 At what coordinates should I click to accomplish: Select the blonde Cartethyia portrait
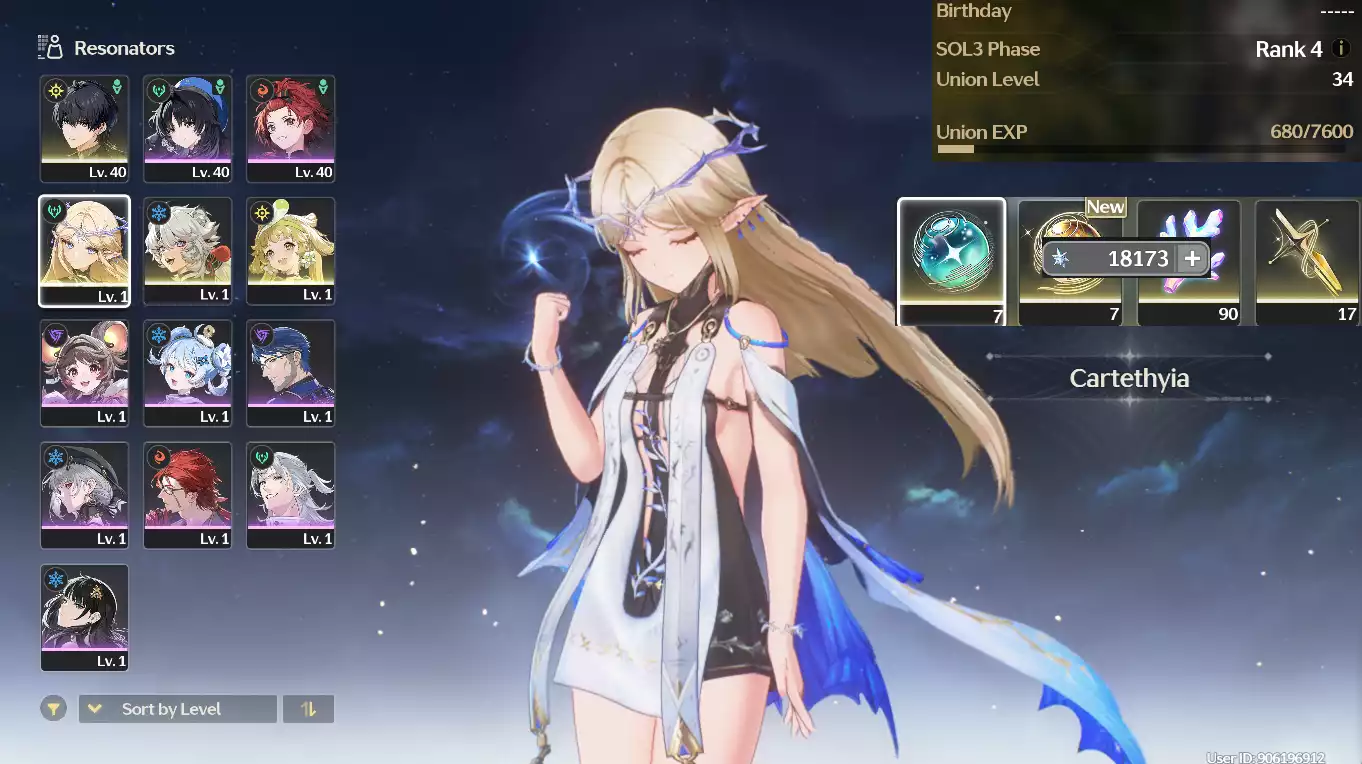pyautogui.click(x=84, y=250)
